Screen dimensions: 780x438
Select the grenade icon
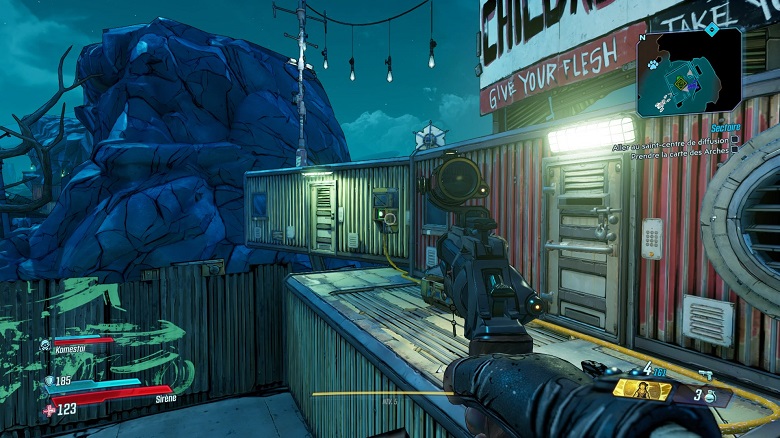tap(708, 397)
